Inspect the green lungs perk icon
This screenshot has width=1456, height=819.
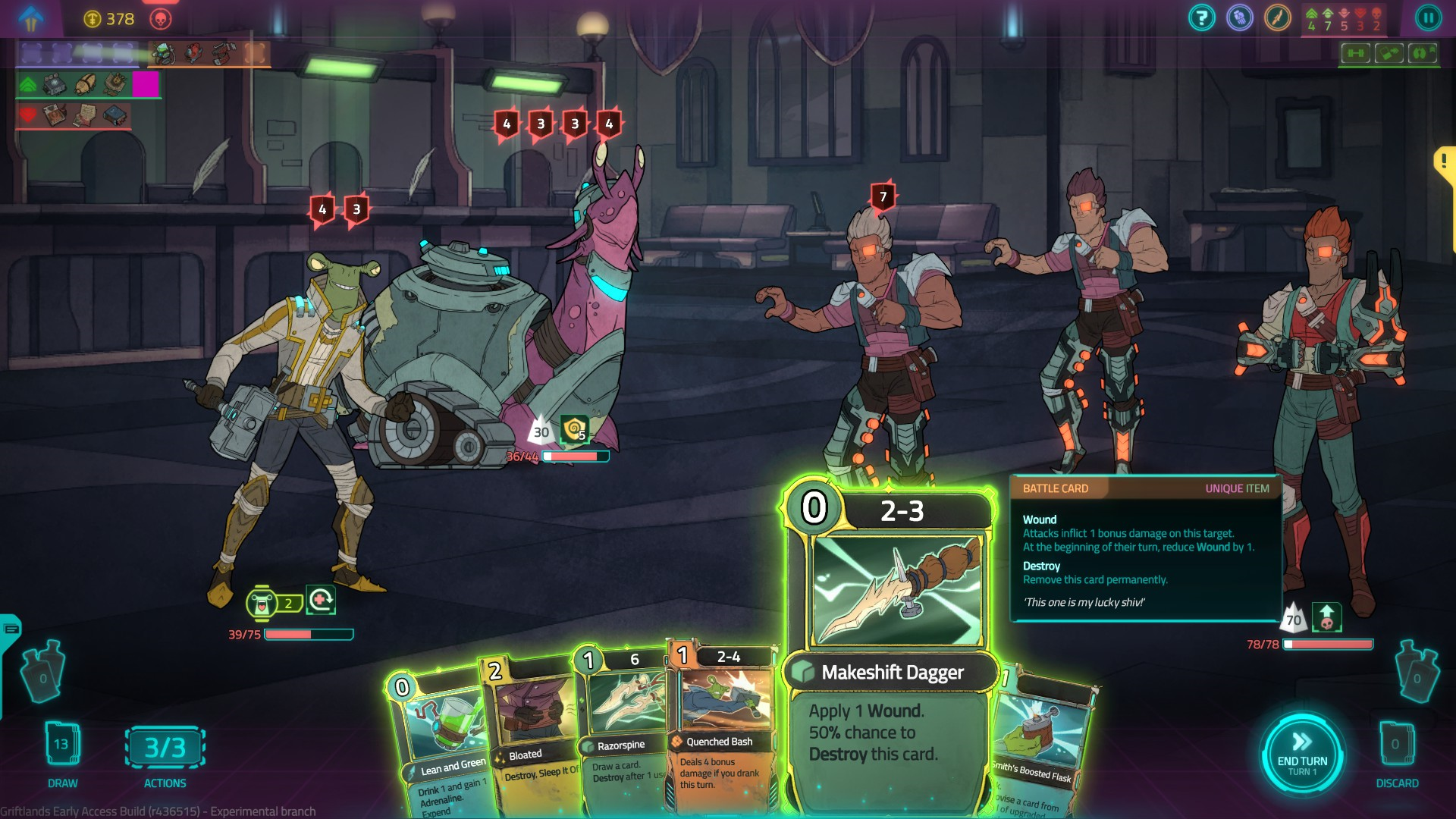1422,53
